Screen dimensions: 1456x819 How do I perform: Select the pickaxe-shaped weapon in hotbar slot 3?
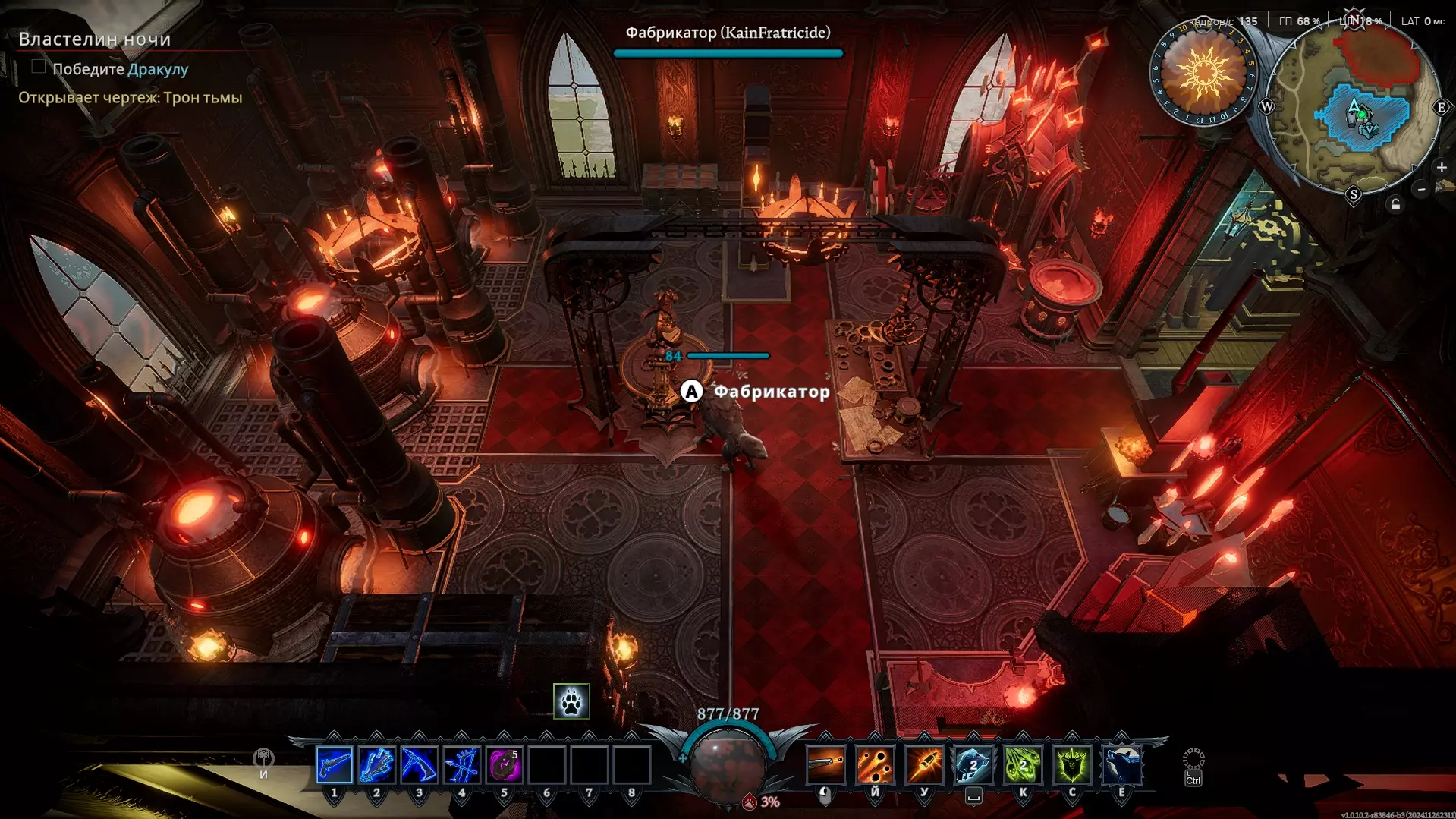point(419,764)
